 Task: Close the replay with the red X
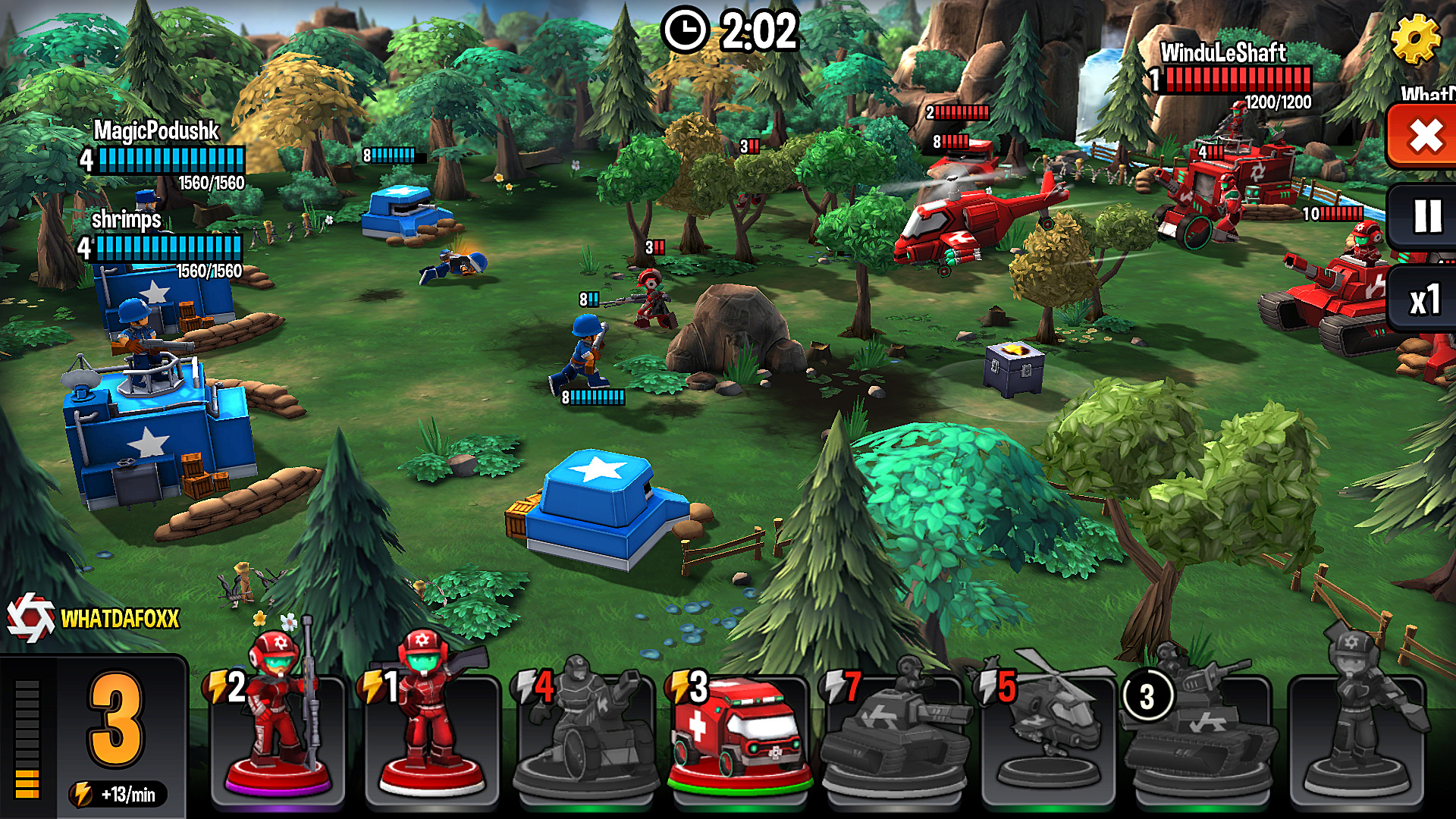1424,136
